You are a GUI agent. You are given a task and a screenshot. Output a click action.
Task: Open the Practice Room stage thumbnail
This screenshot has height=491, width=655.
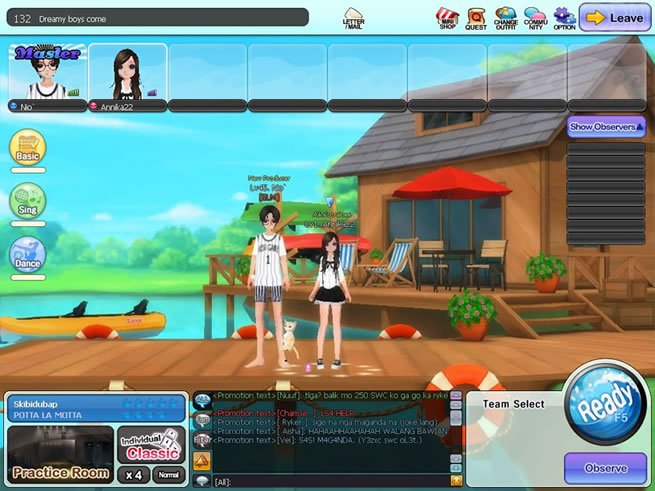click(x=60, y=453)
